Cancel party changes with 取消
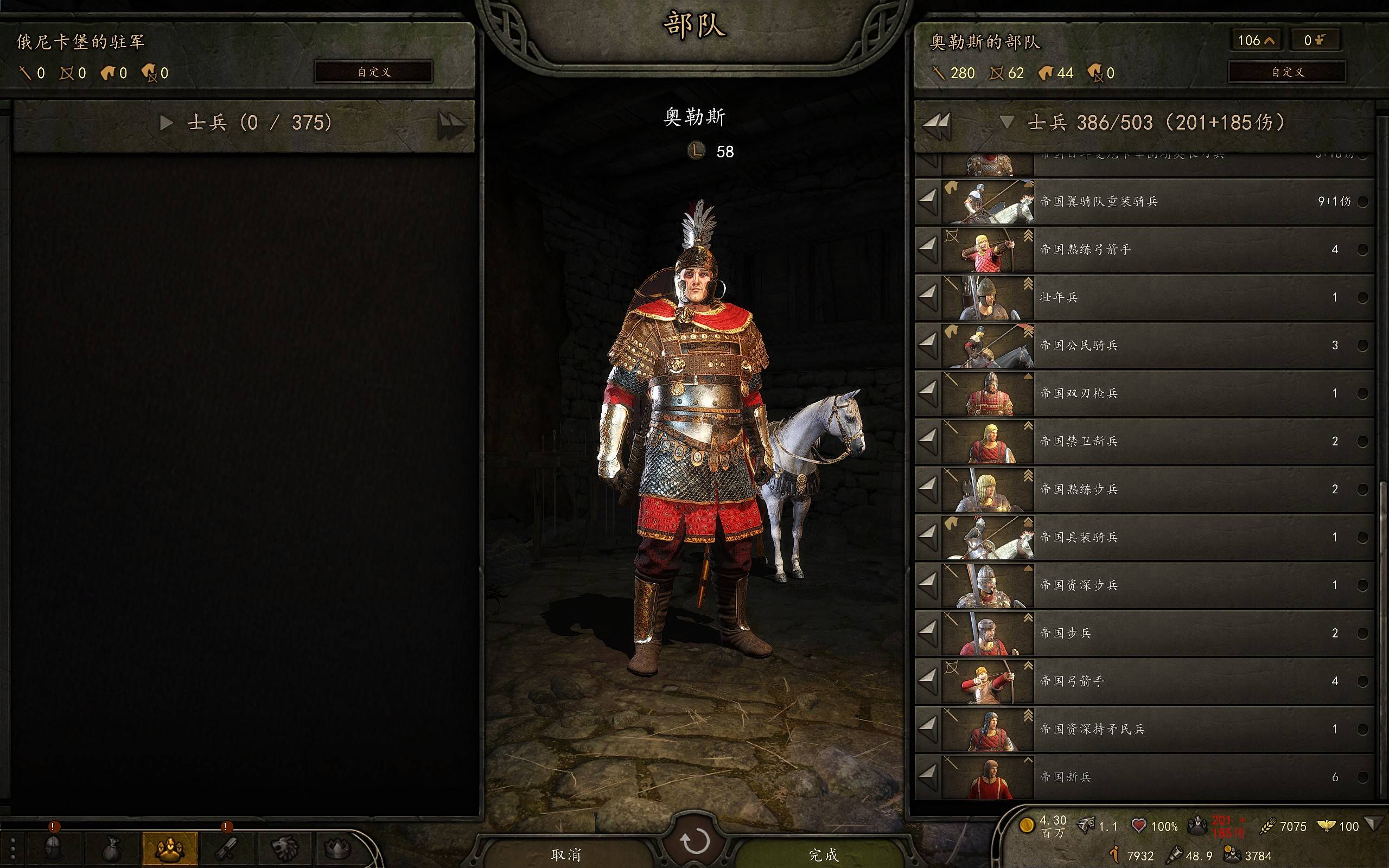The image size is (1389, 868). point(566,854)
